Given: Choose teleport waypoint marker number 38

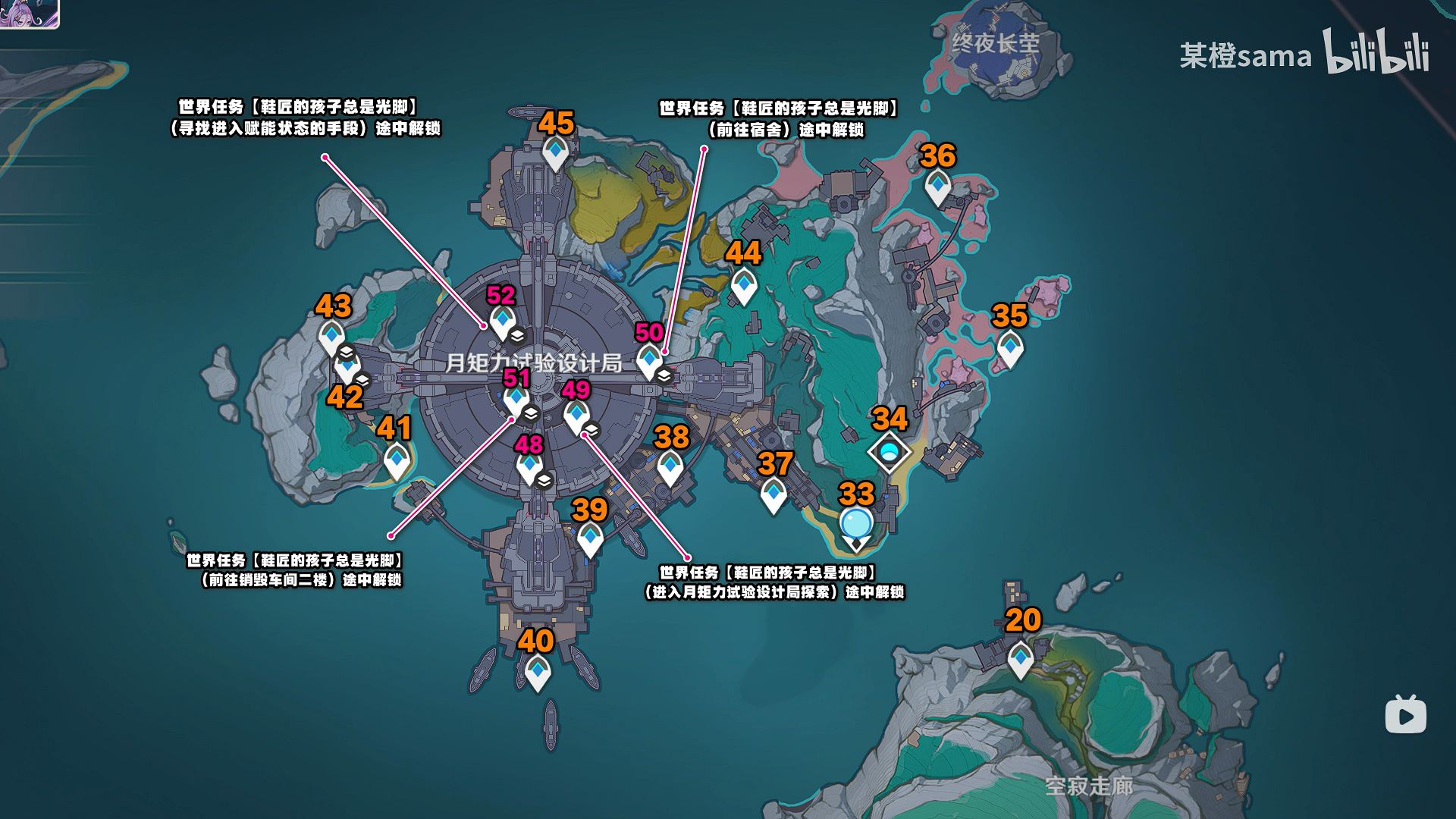Looking at the screenshot, I should [670, 467].
